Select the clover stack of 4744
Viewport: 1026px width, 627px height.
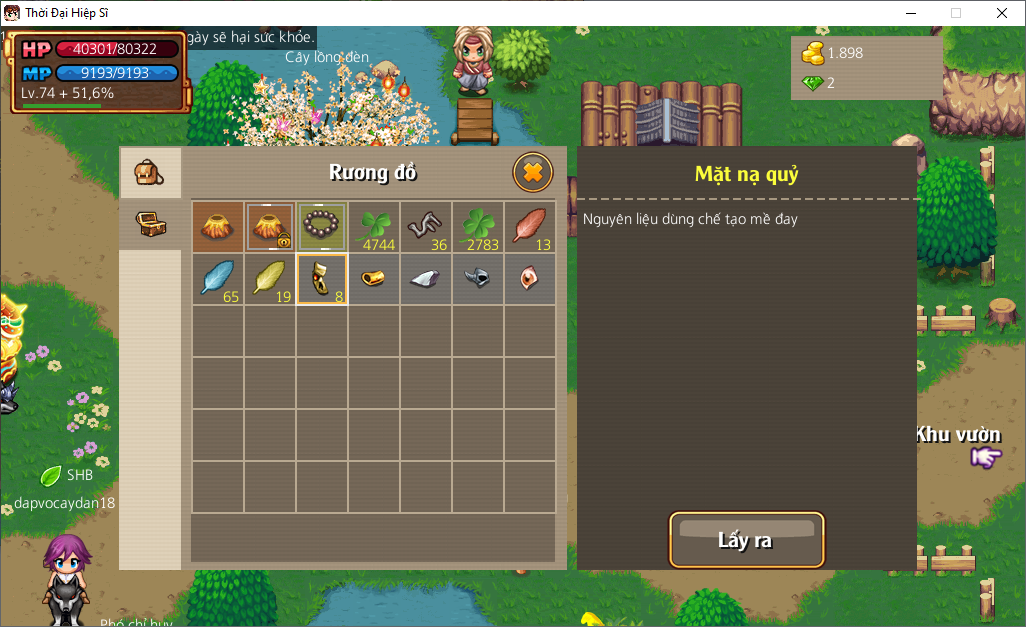tap(374, 226)
